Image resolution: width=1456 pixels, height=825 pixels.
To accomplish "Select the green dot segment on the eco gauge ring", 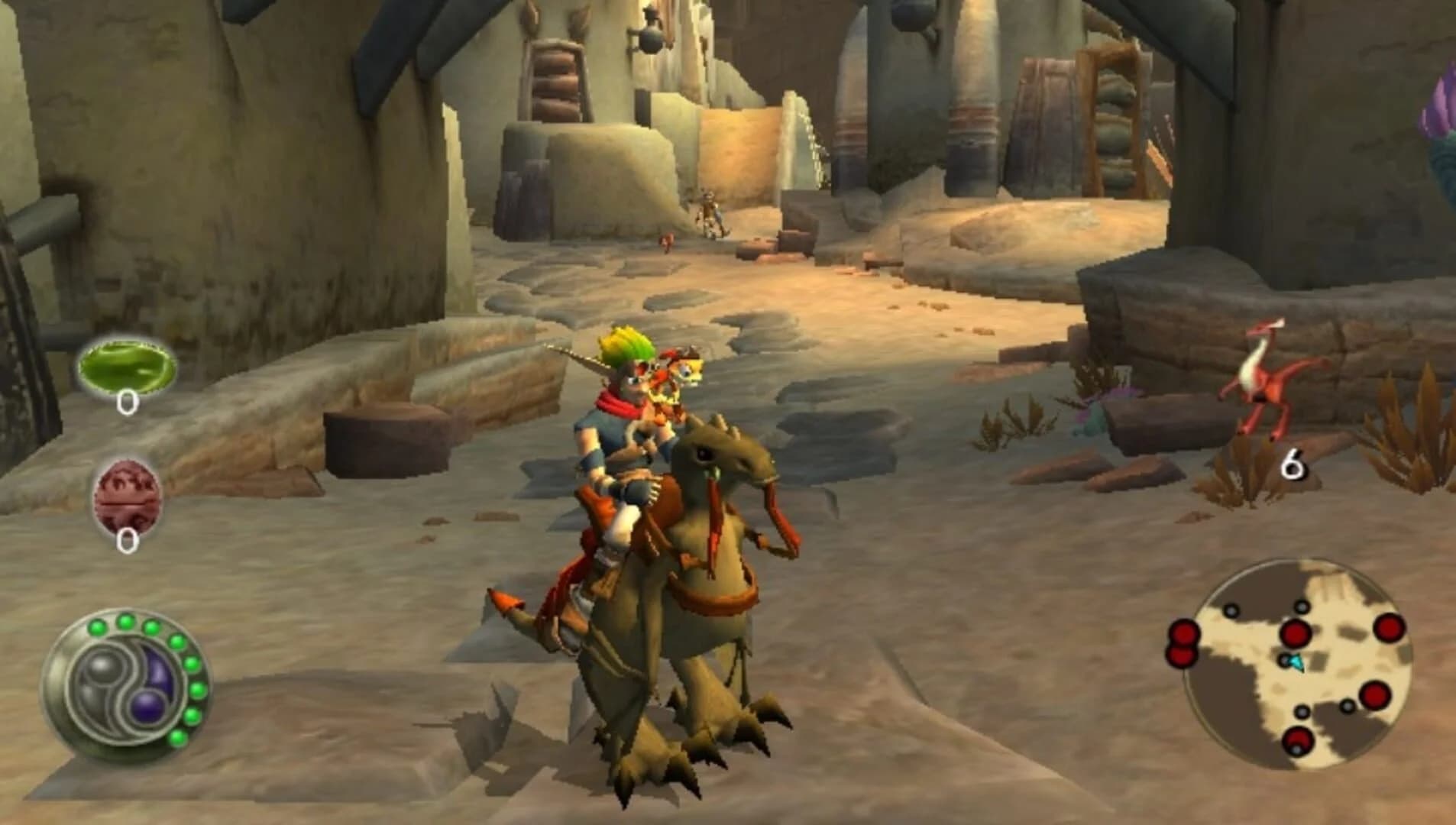I will [124, 620].
